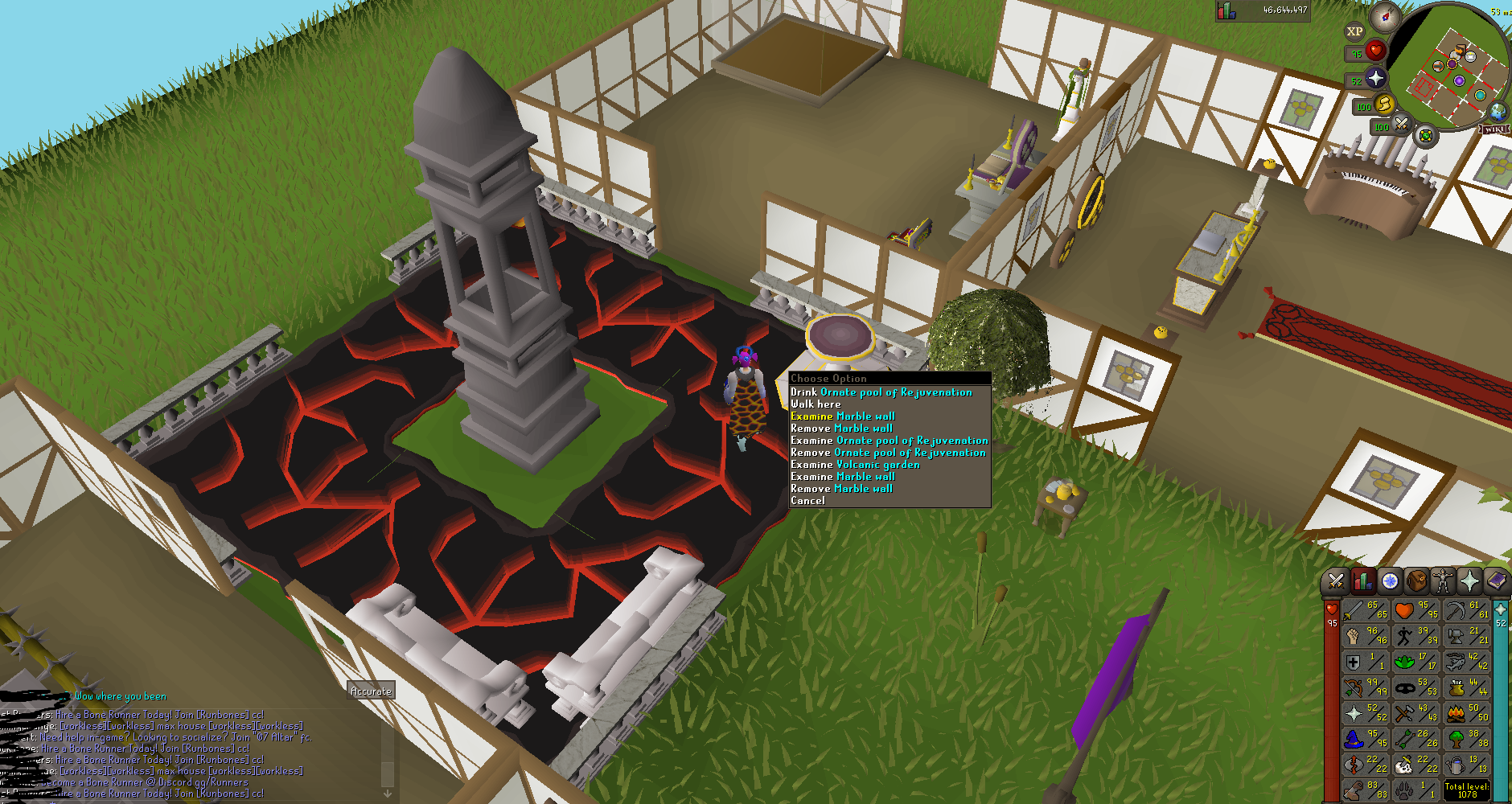
Task: Click the XP counter orb
Action: coord(1354,31)
